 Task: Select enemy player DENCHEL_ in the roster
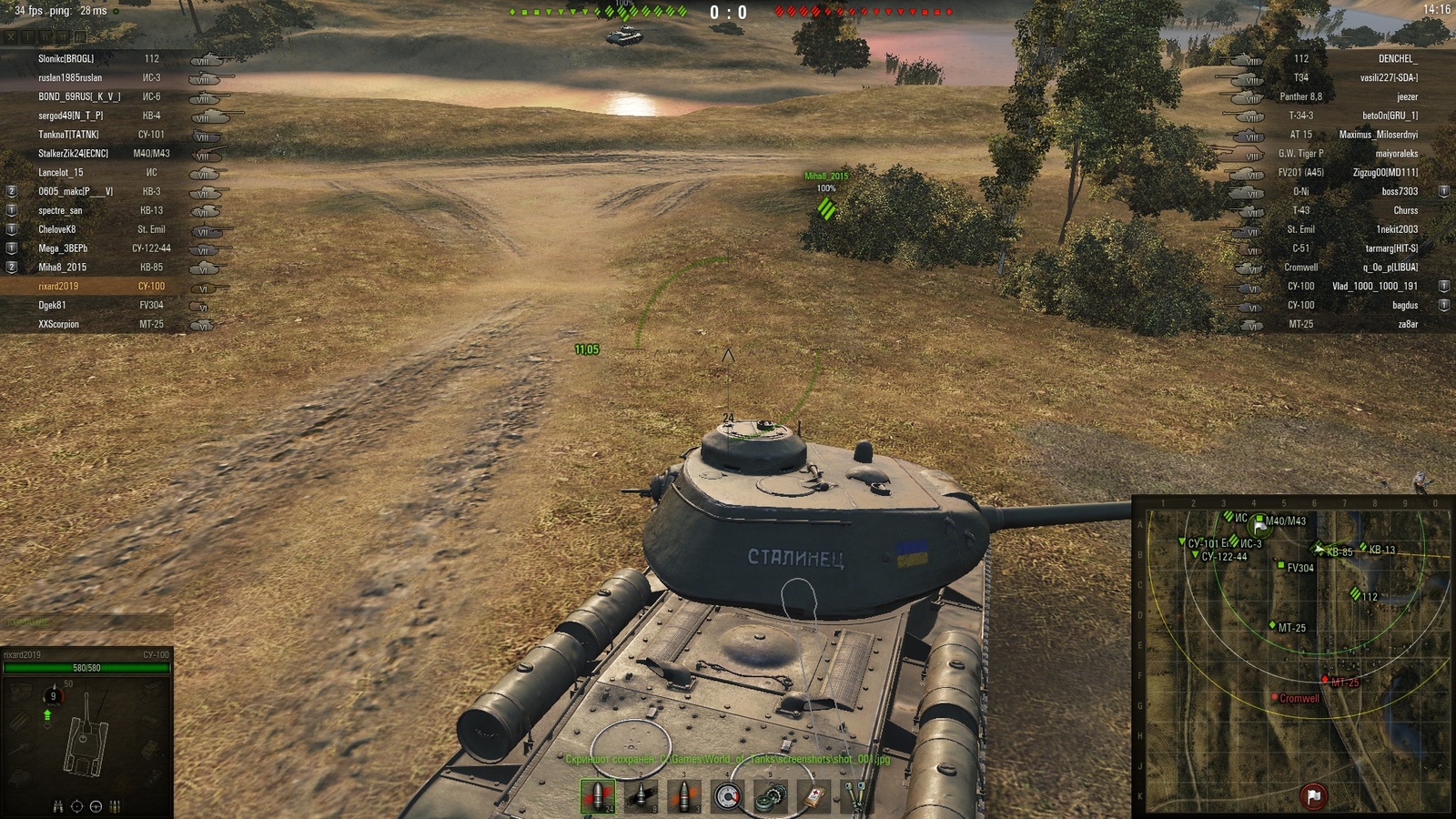point(1397,59)
